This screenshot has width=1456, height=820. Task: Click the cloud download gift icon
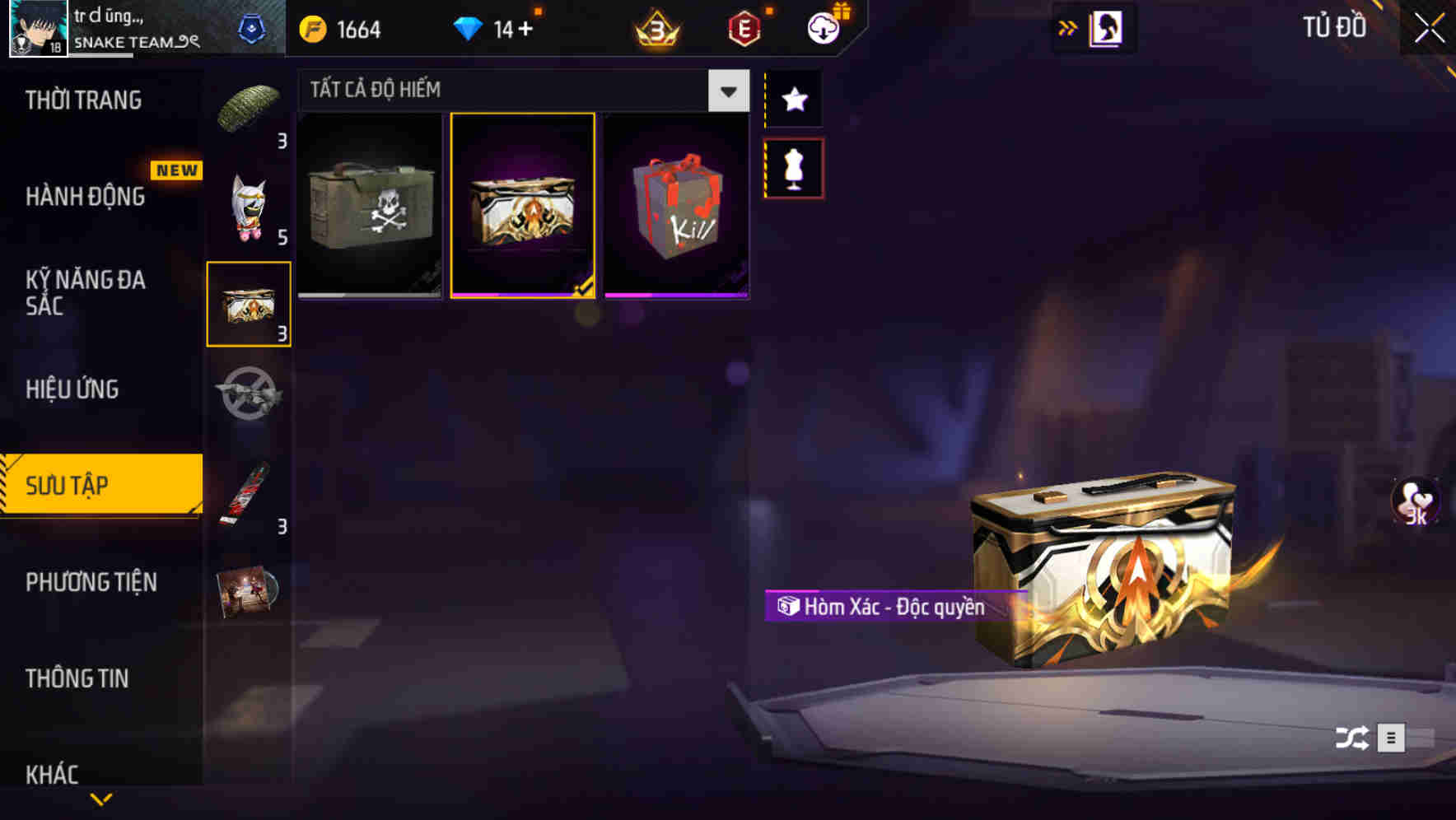(824, 27)
